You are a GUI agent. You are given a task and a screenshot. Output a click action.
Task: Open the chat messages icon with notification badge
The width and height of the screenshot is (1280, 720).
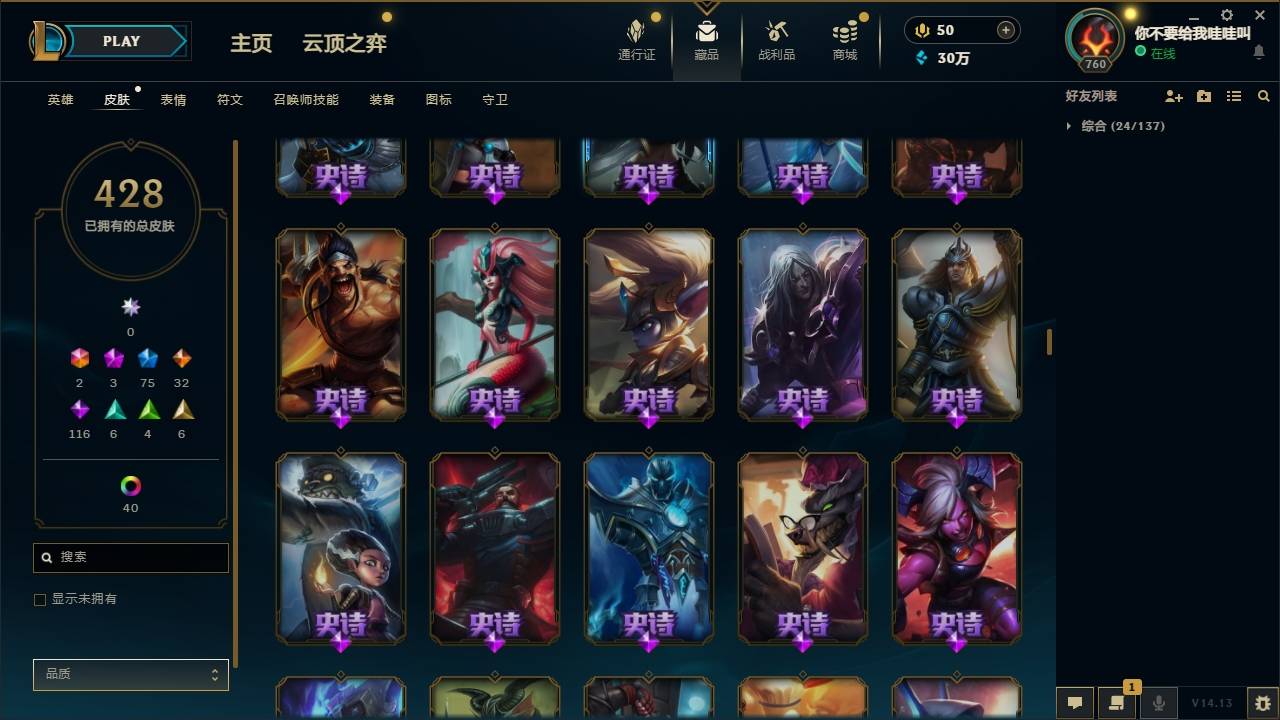tap(1117, 703)
